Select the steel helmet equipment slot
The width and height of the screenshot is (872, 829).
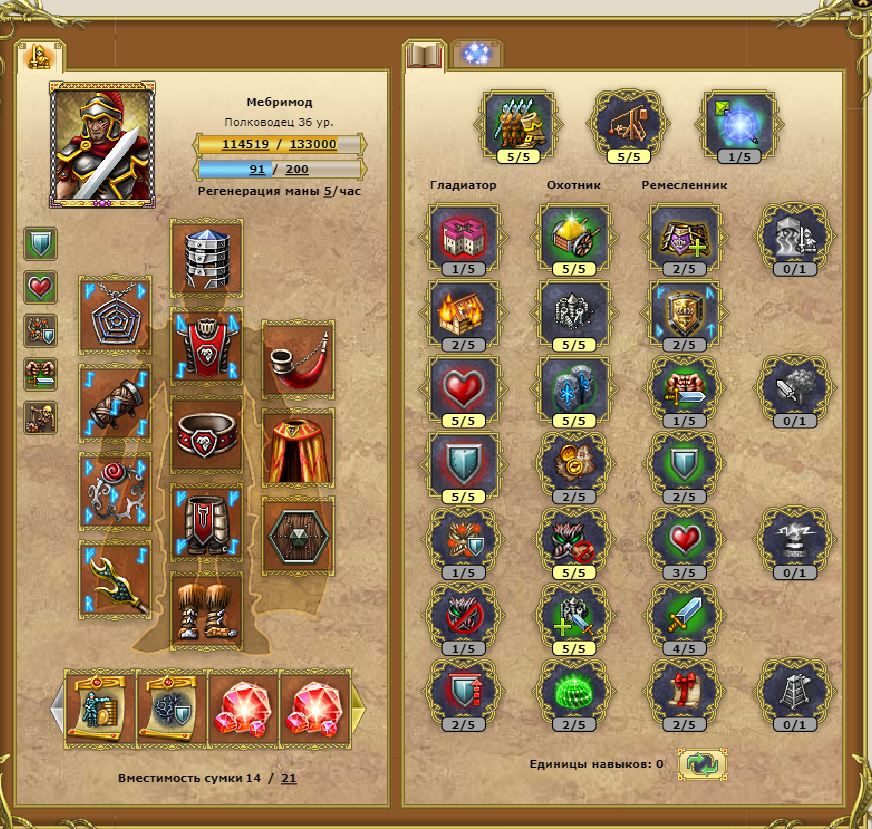tap(206, 257)
